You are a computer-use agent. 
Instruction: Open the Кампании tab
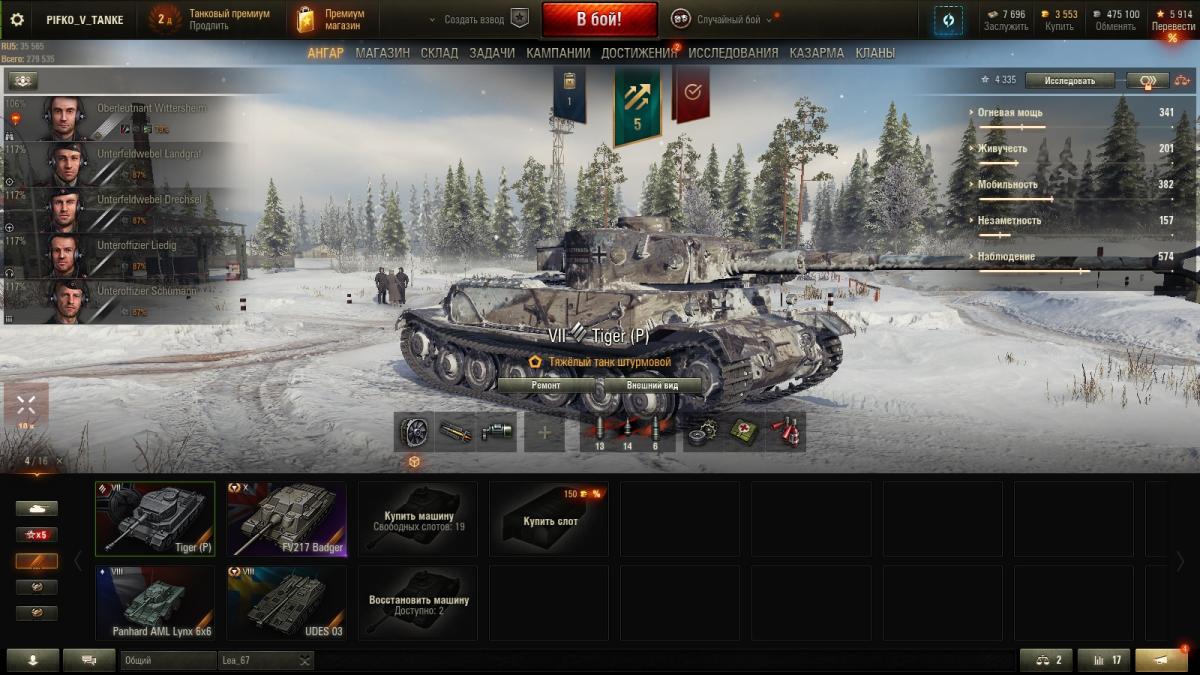(x=558, y=53)
